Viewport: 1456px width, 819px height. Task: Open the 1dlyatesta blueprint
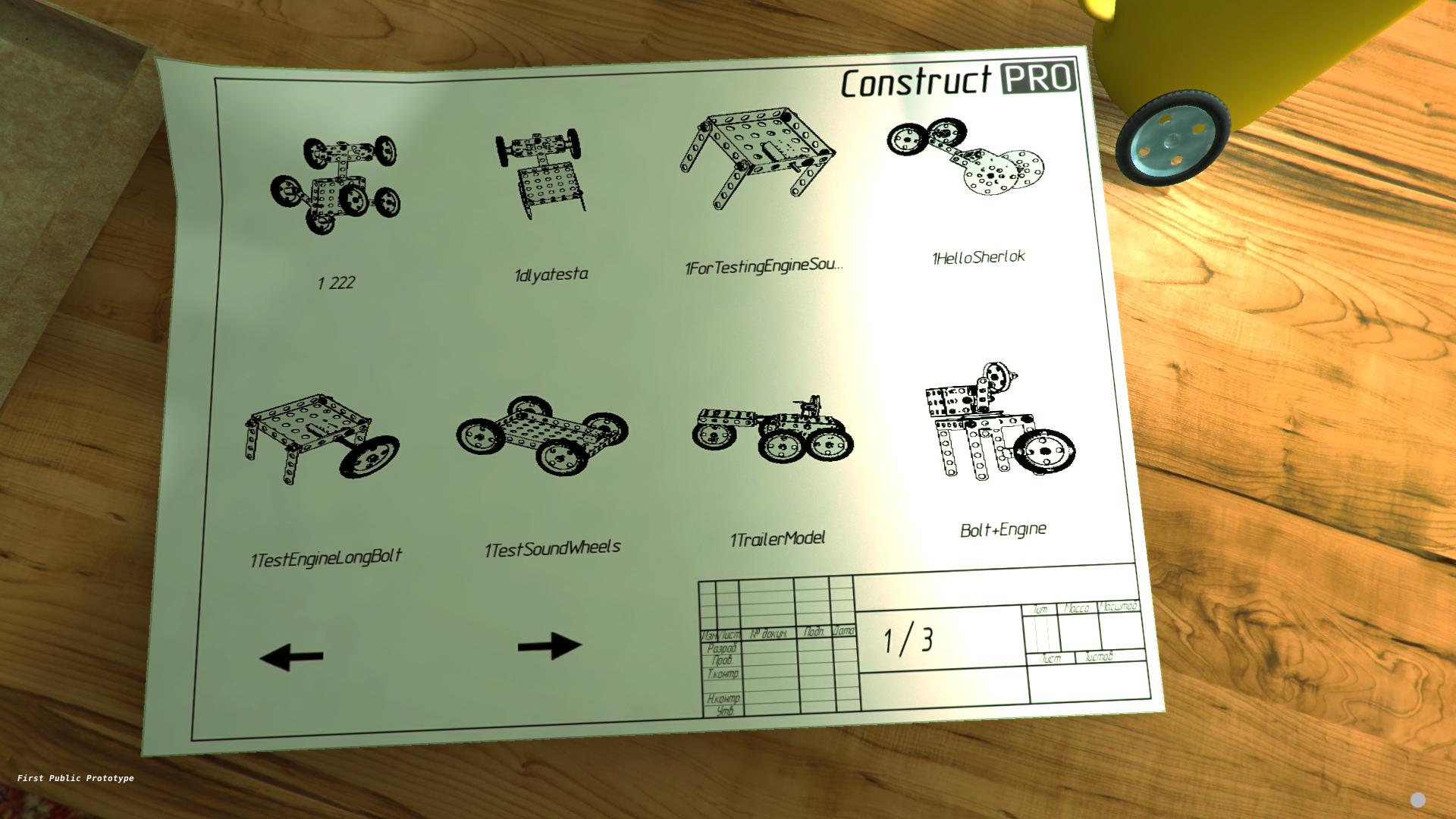pos(542,174)
